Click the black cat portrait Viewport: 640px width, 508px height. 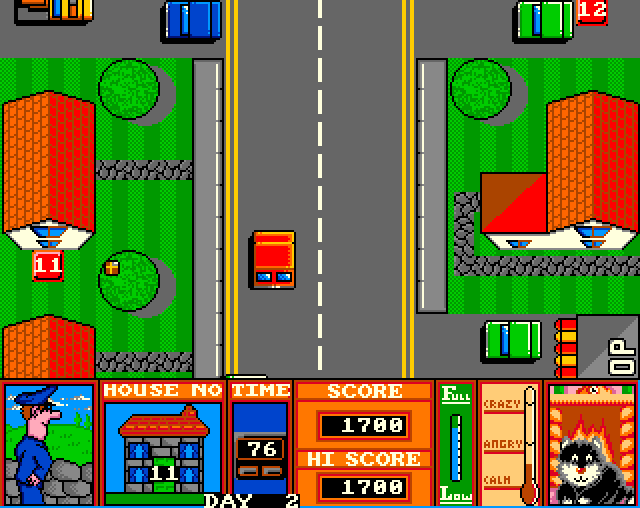point(591,443)
